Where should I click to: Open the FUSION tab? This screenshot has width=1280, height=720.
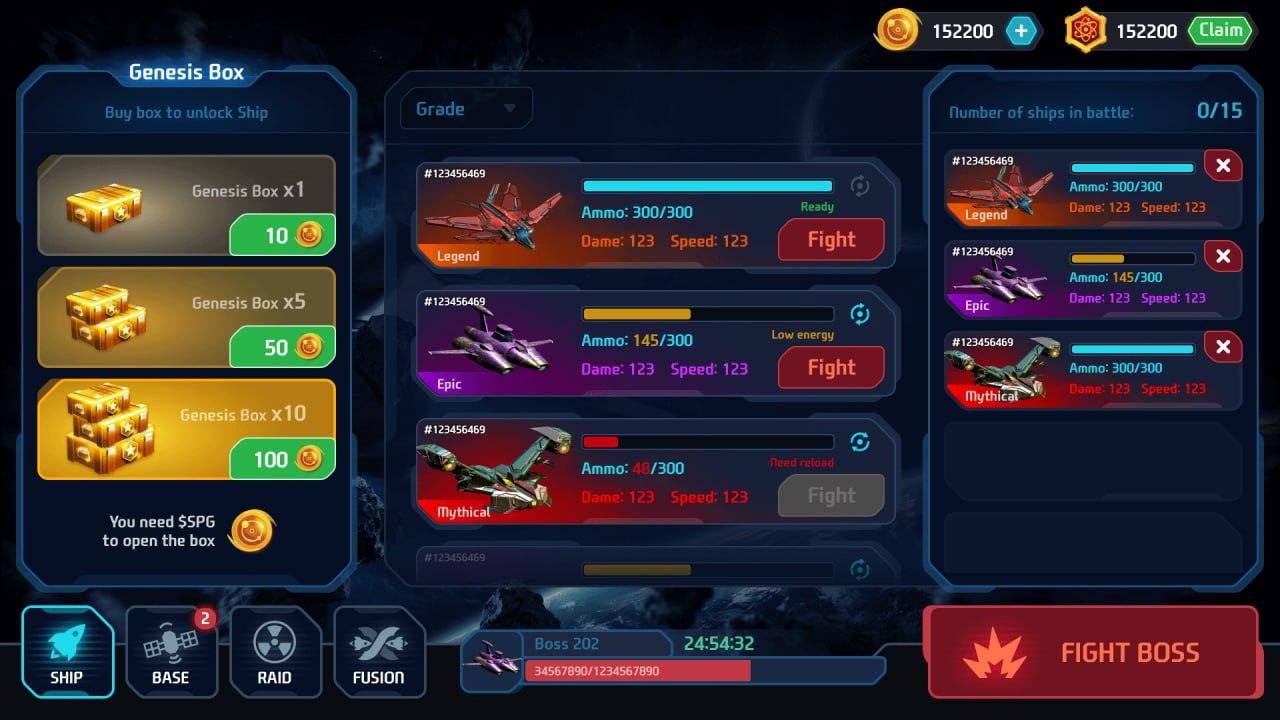pyautogui.click(x=379, y=652)
